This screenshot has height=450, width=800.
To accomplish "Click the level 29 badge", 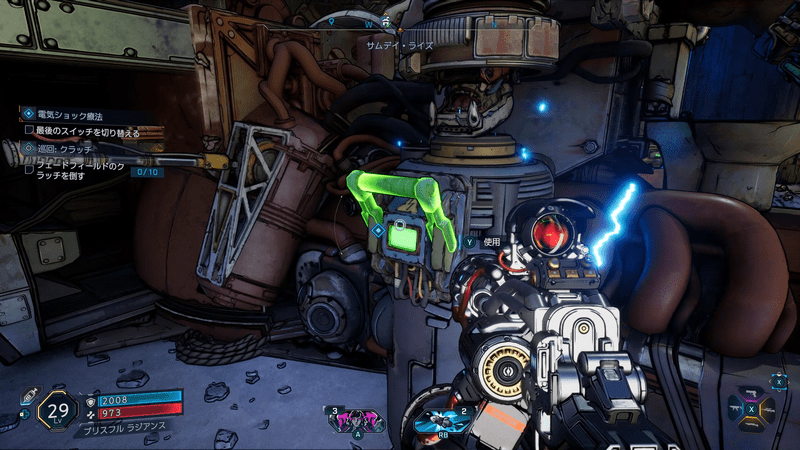I will pos(58,411).
